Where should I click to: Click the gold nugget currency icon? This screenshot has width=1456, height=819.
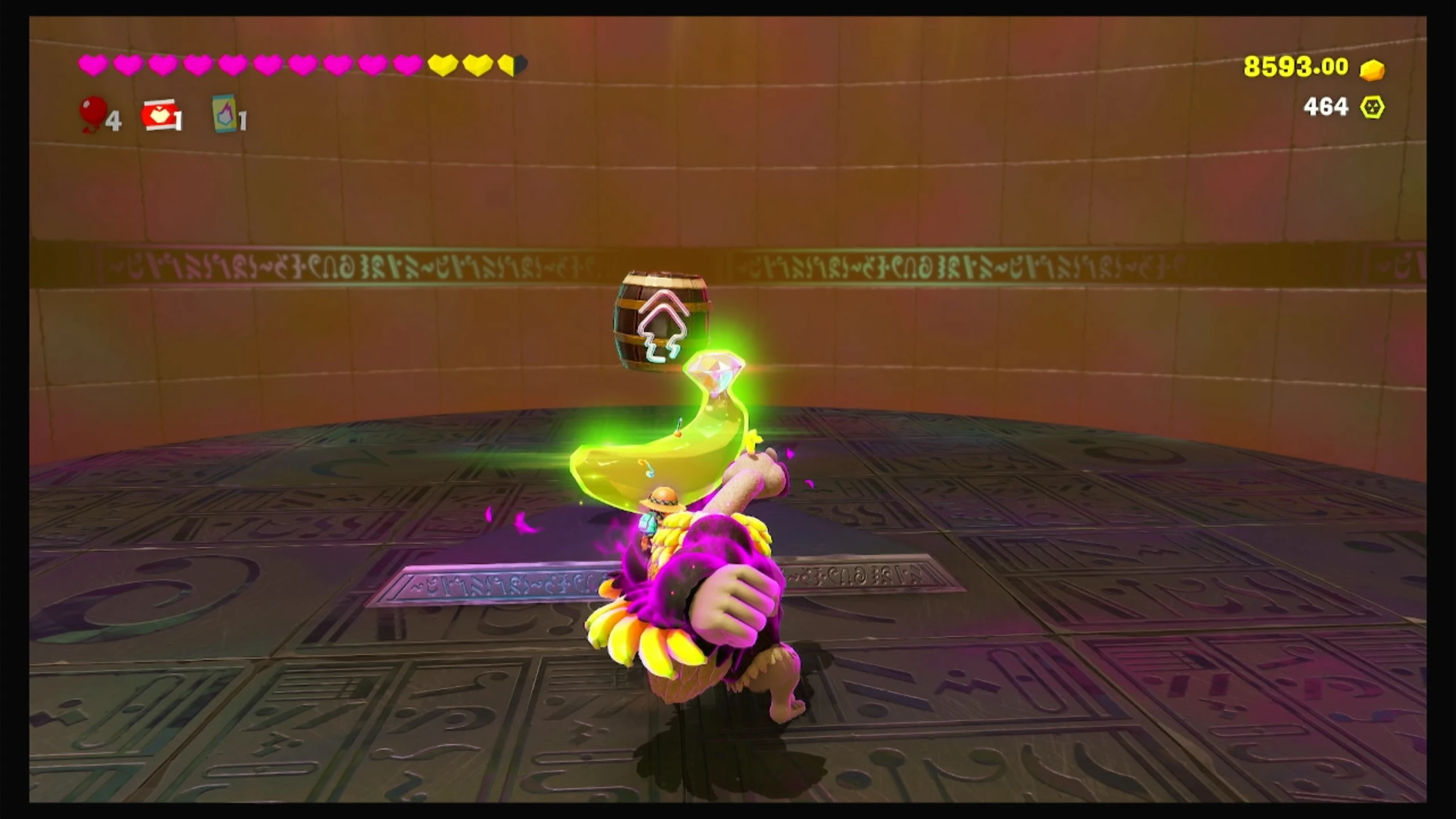1372,69
